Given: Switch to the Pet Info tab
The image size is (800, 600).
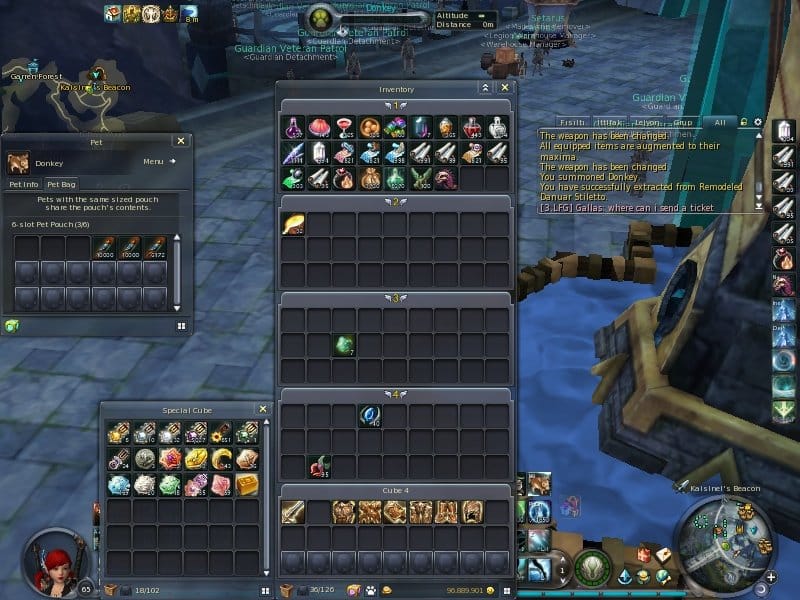Looking at the screenshot, I should click(24, 184).
